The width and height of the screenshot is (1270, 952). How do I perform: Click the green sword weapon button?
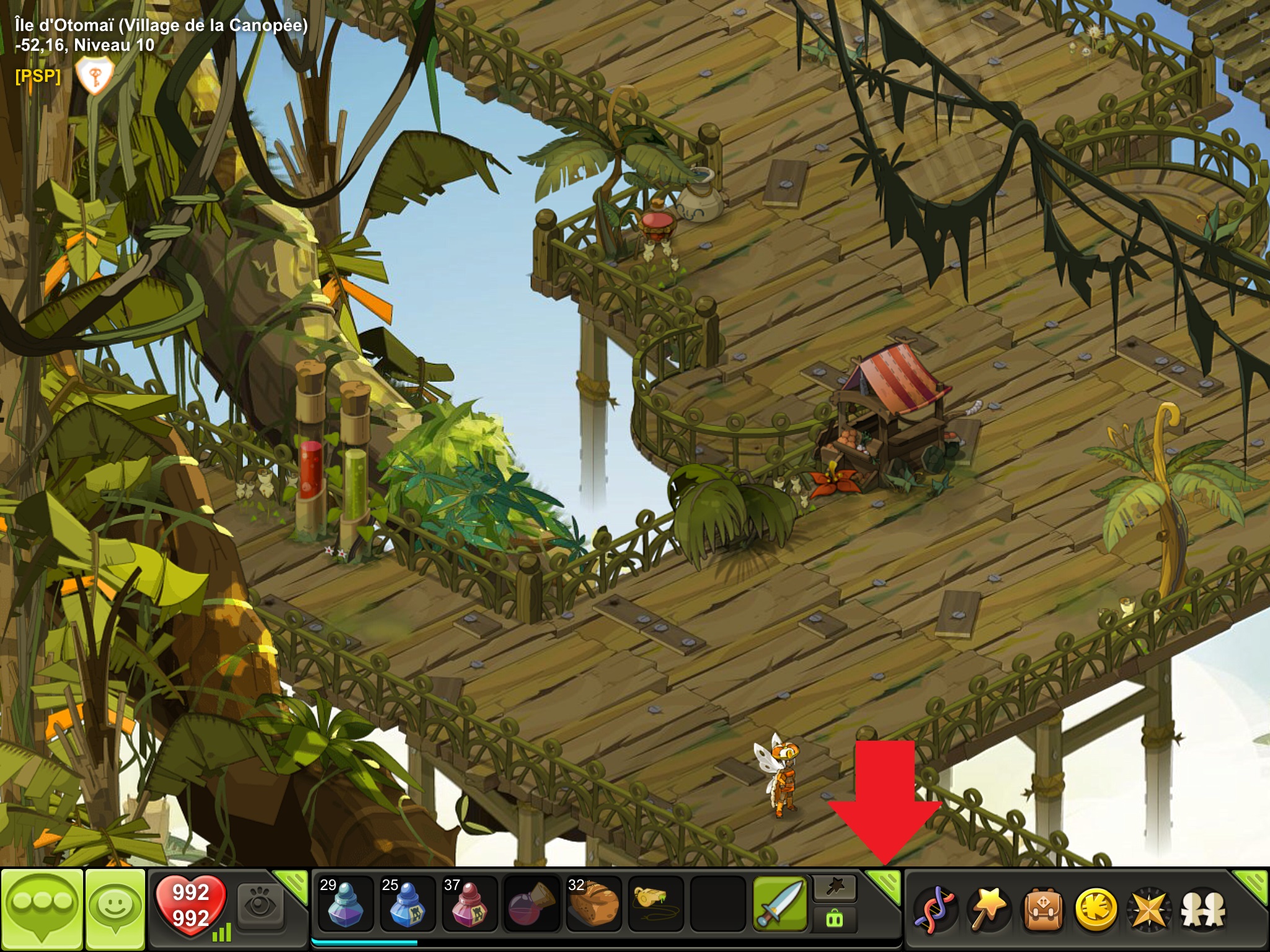(x=780, y=905)
